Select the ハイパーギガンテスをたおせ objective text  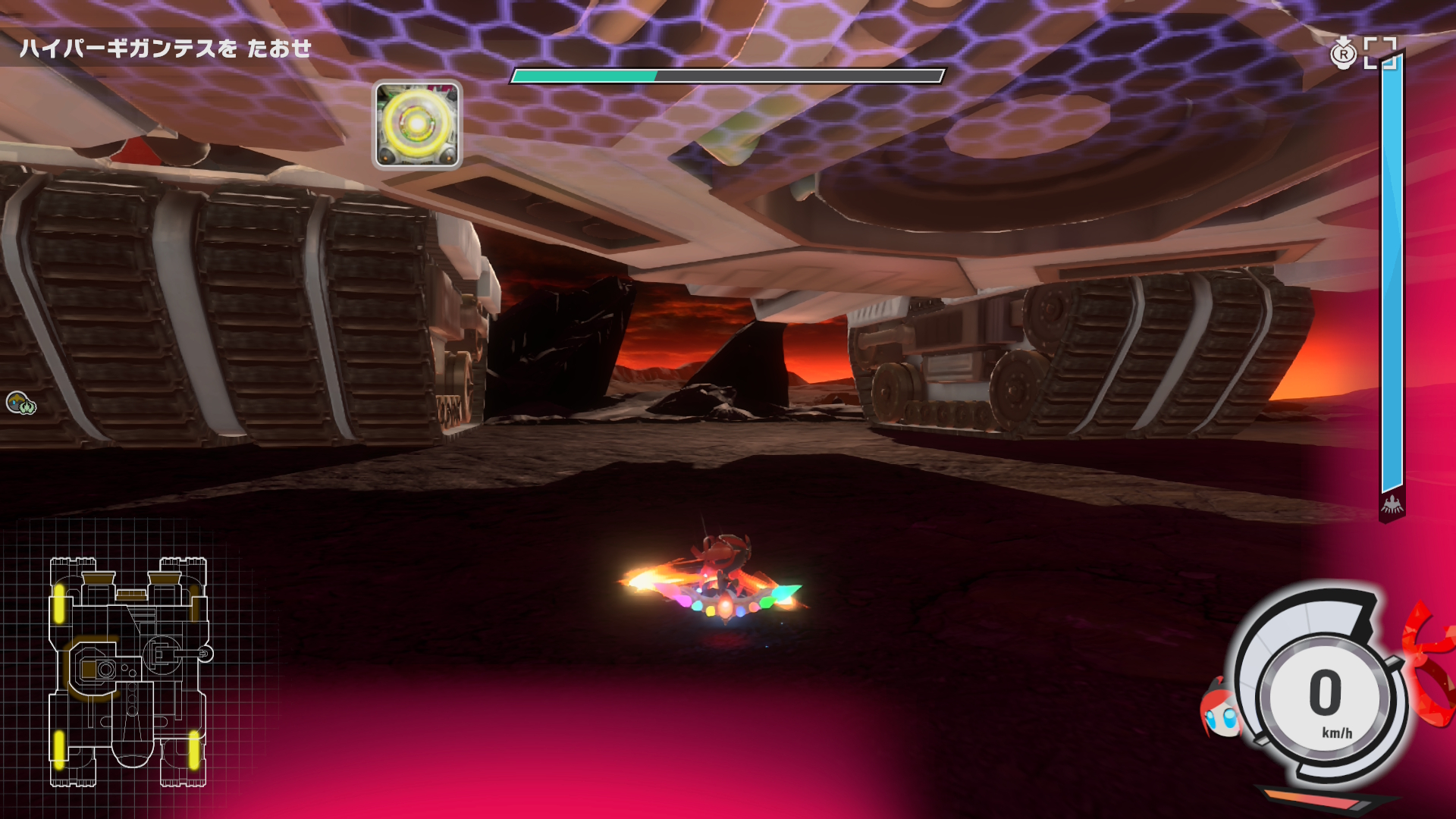tap(165, 49)
